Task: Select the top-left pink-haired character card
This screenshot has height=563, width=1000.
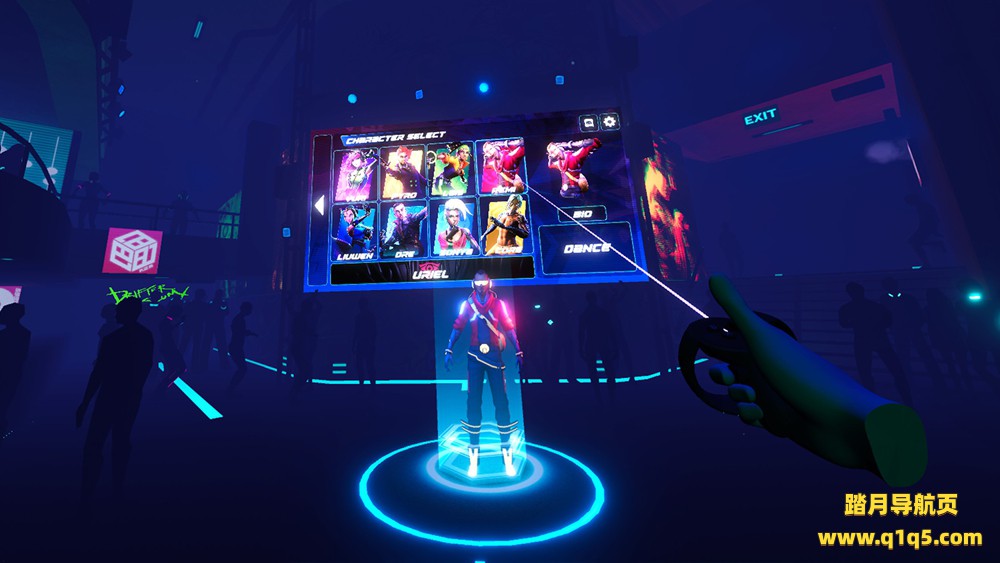Action: pos(355,175)
